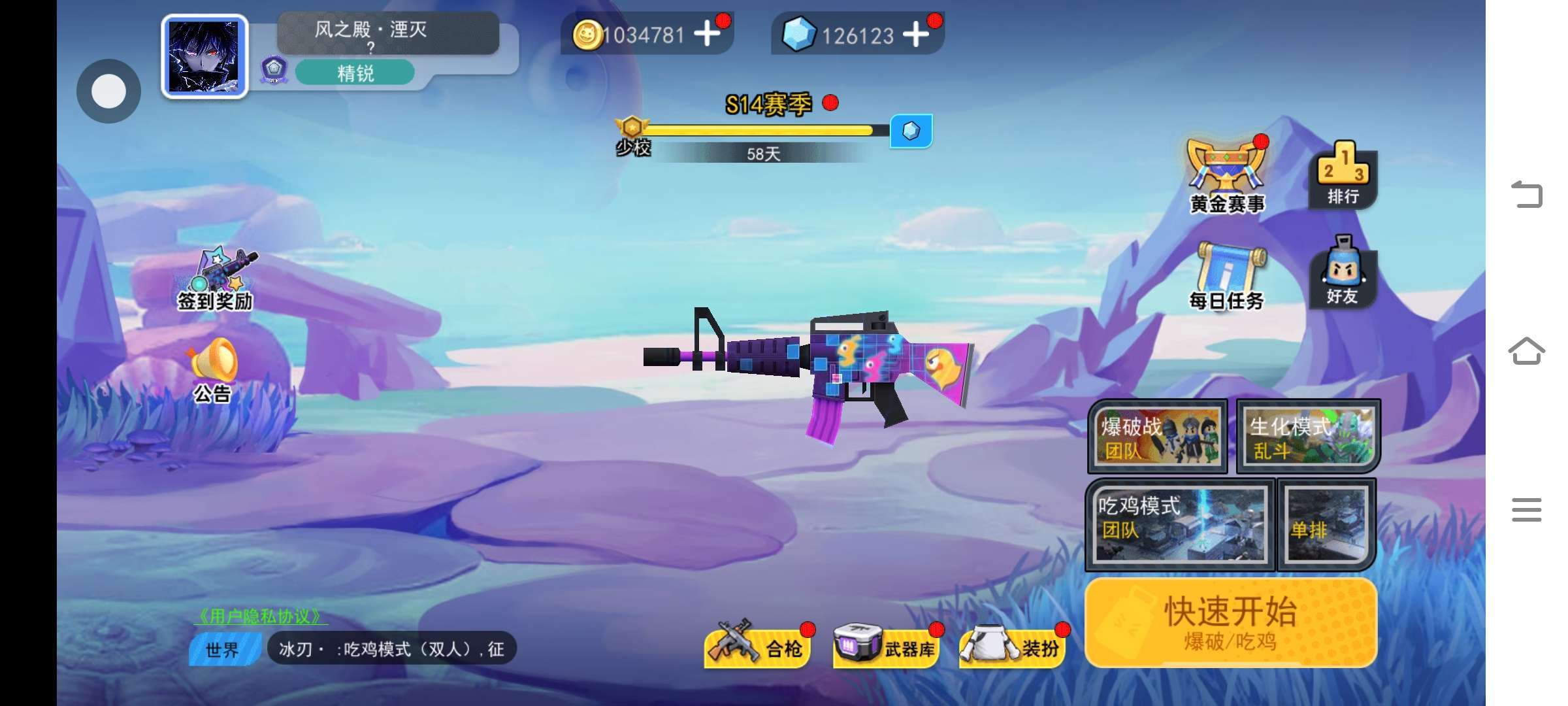Open 每日任务 daily tasks
The width and height of the screenshot is (1568, 706).
1227,276
